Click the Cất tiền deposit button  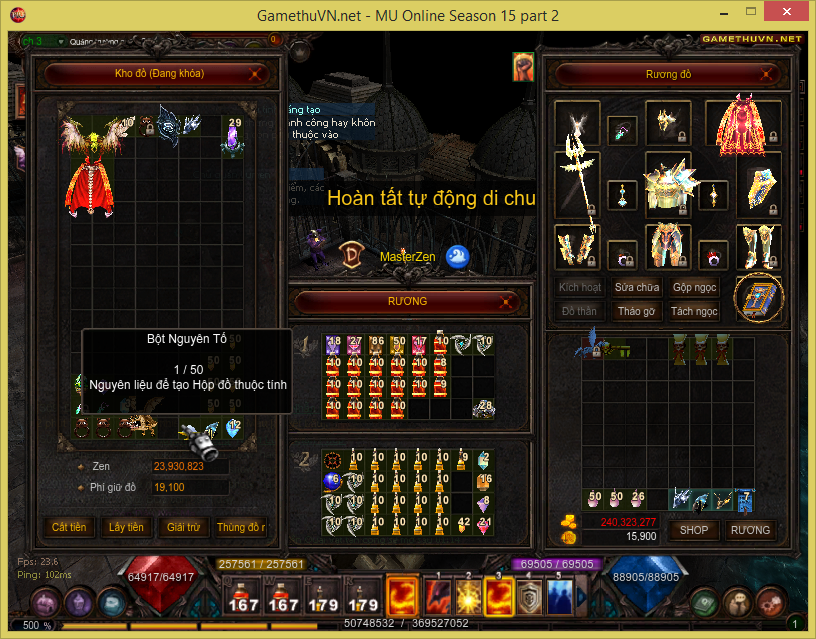tap(69, 527)
